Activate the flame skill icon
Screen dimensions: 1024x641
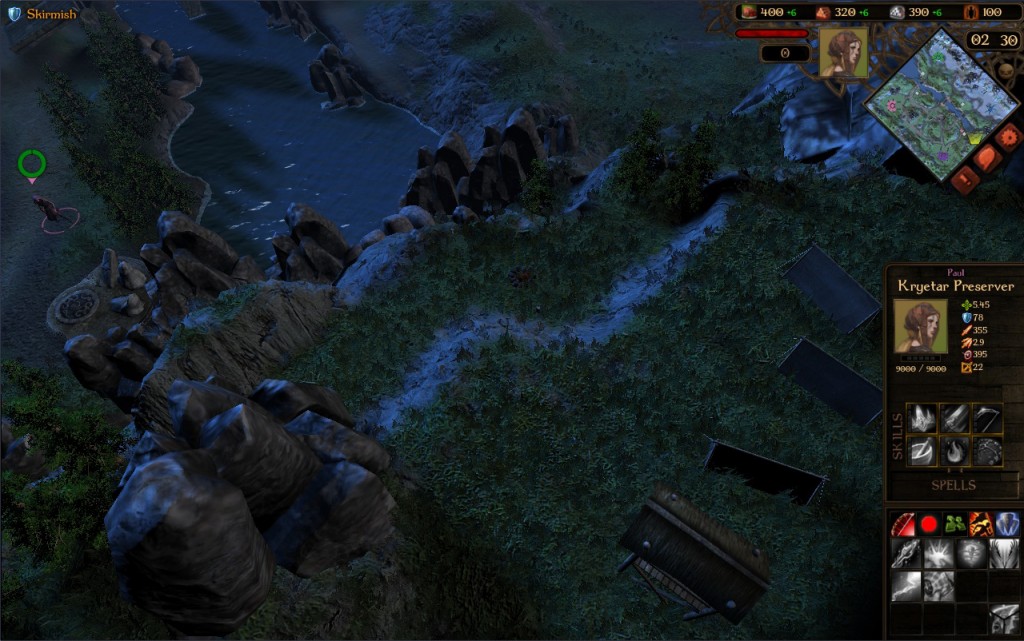coord(955,451)
